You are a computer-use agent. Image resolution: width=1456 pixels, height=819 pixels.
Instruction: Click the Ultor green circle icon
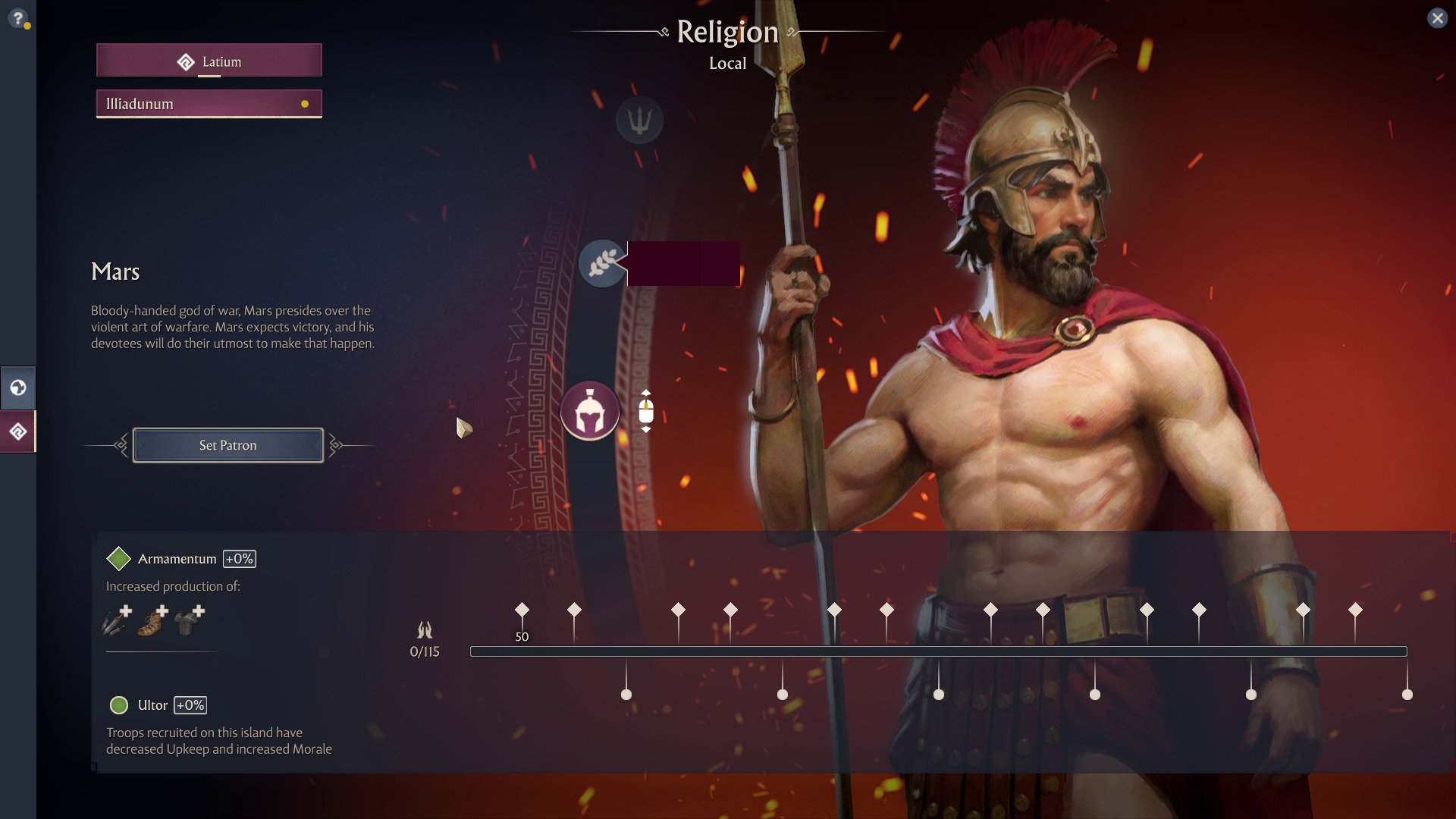119,705
